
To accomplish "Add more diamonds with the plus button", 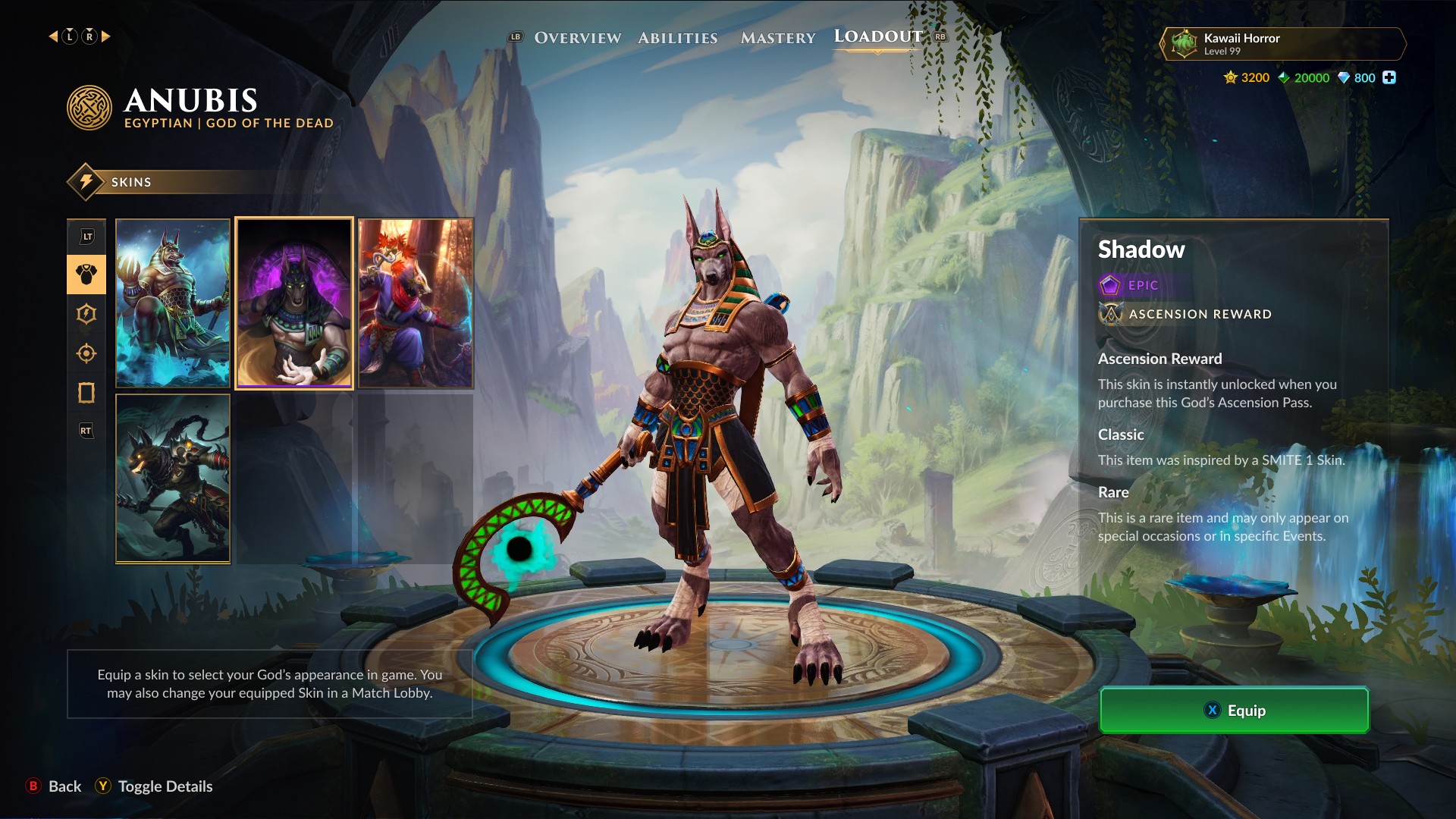I will (x=1389, y=77).
